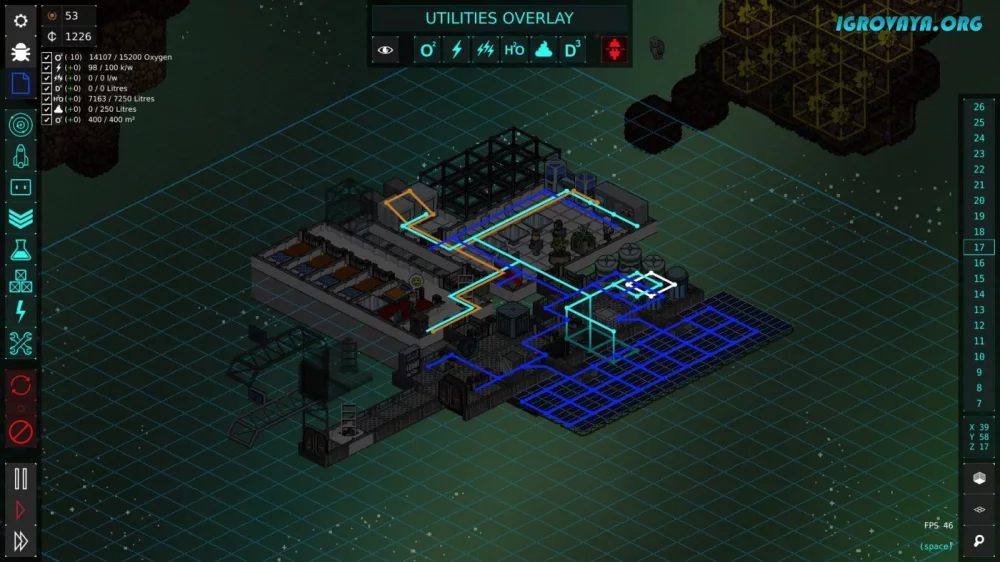Pause the game simulation

[x=20, y=478]
